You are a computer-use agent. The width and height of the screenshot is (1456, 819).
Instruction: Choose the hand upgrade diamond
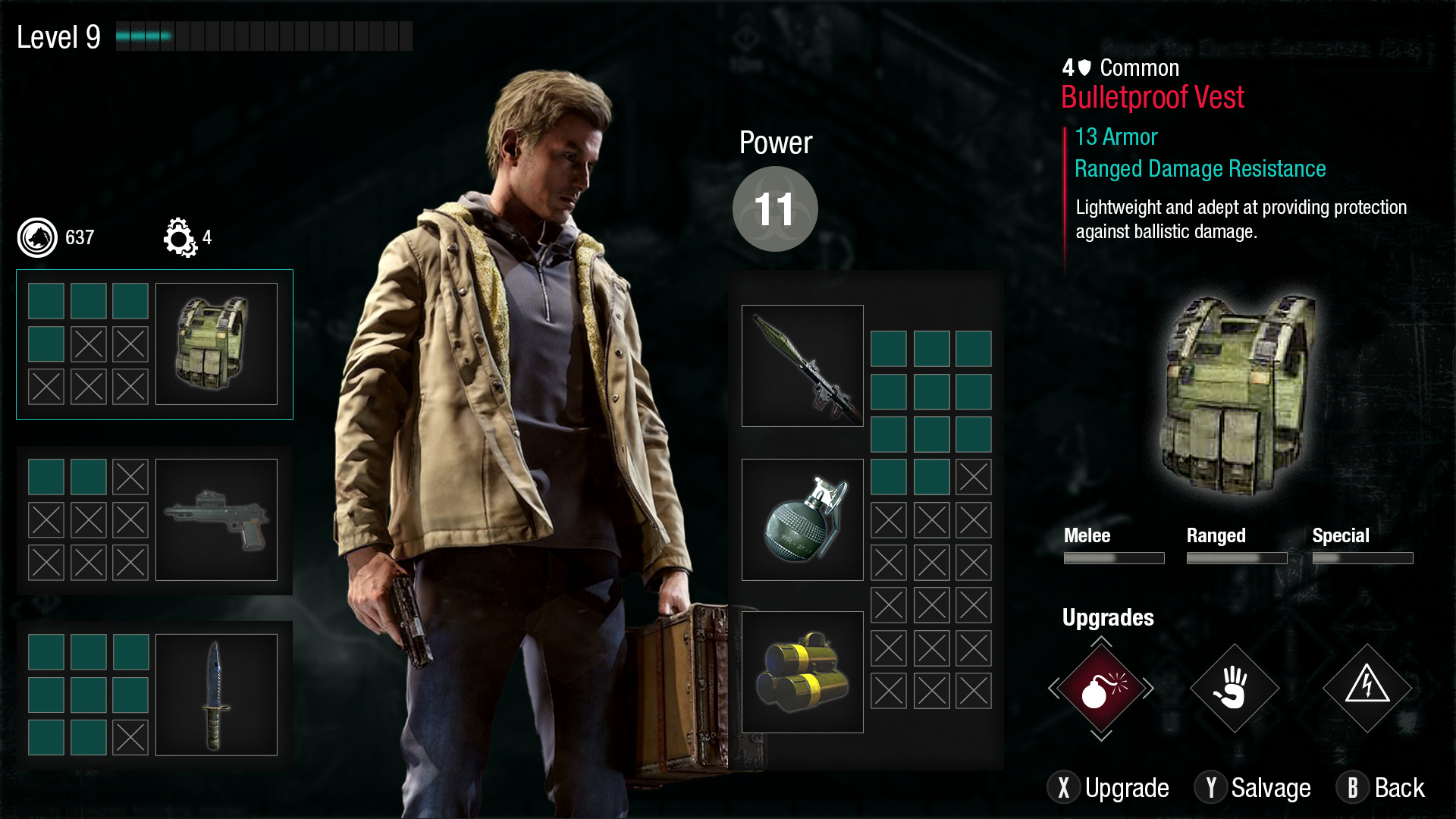(x=1234, y=689)
